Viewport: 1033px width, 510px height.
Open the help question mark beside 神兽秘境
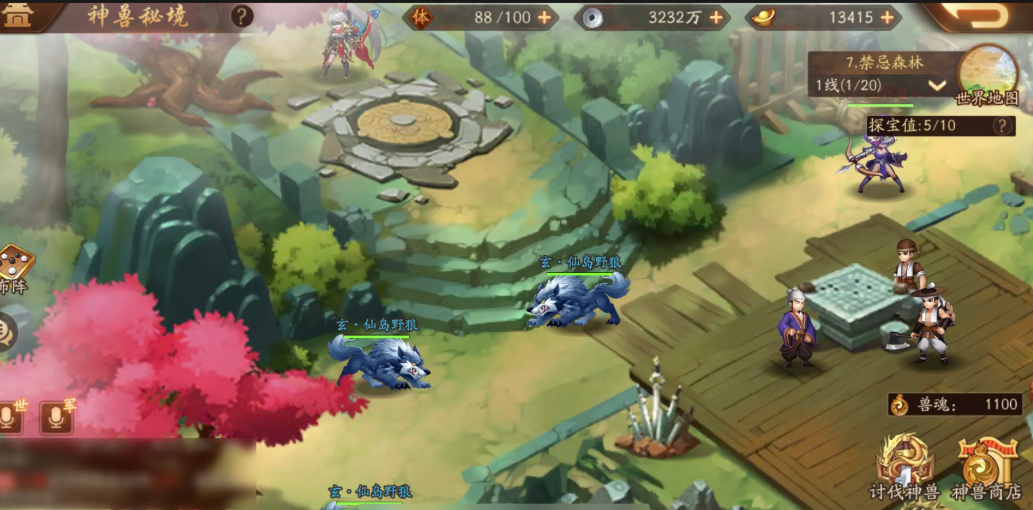[242, 16]
